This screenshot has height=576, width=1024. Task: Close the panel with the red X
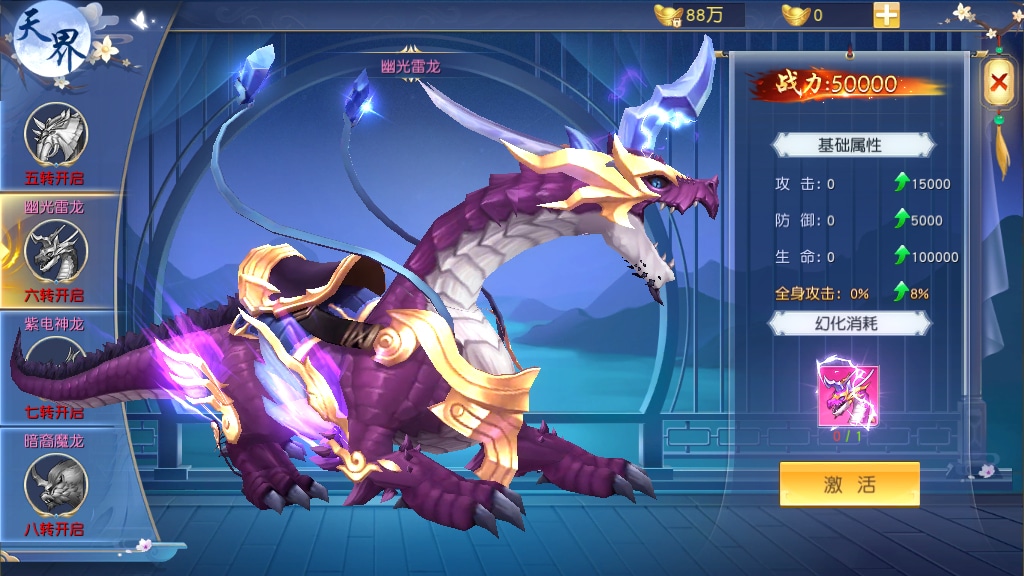tap(998, 84)
